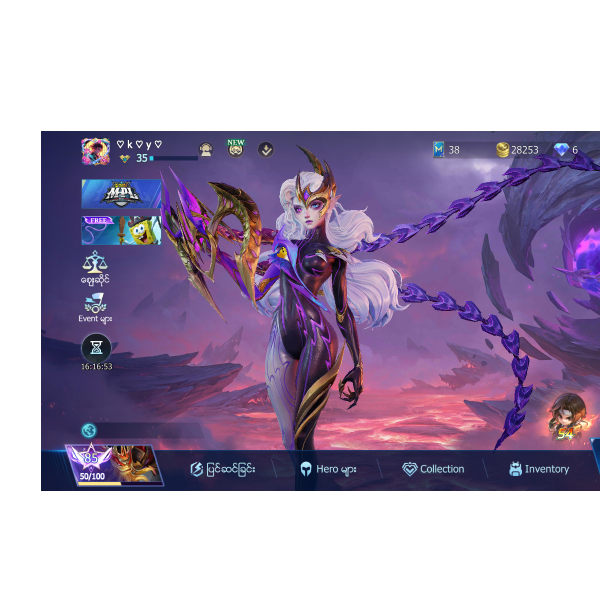Open the free SpongeBob event banner

(121, 231)
